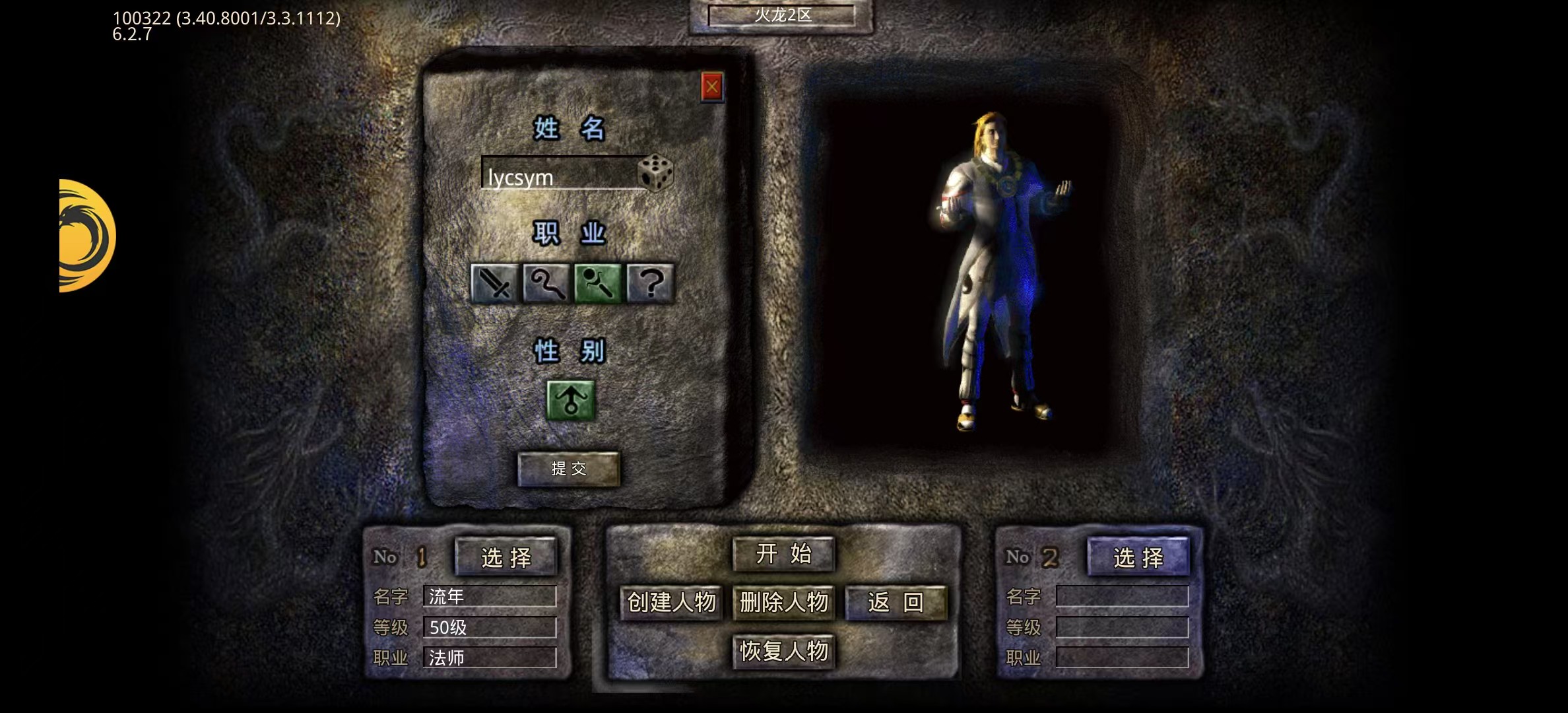Toggle the green gender symbol button

coord(571,400)
